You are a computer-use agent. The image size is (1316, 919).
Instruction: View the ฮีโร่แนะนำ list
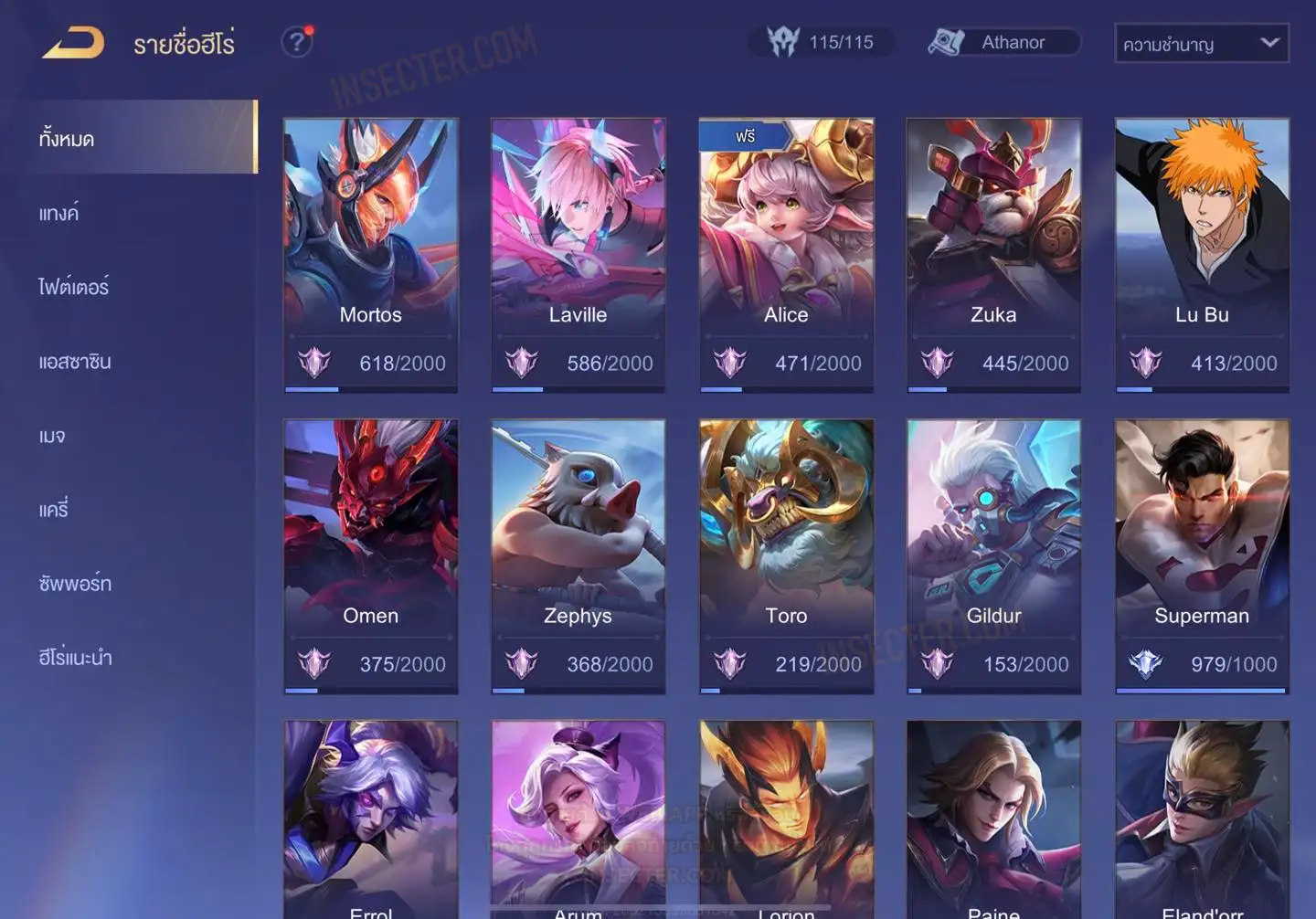pos(75,658)
